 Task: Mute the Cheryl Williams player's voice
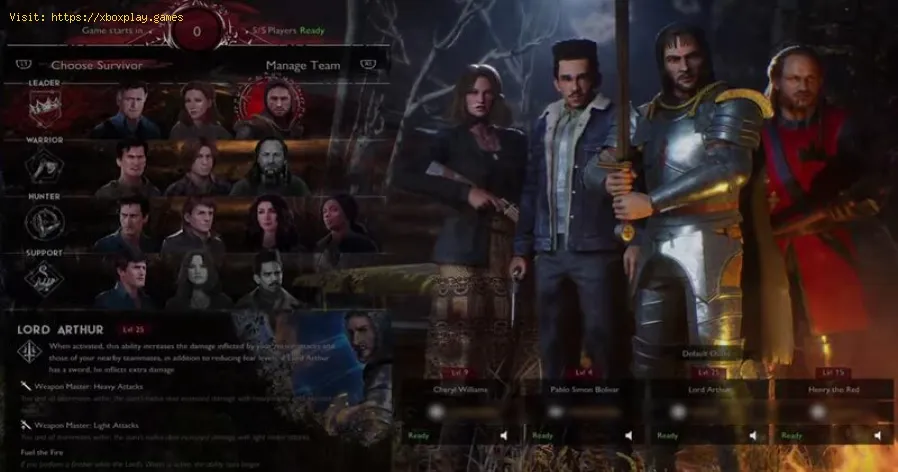(503, 435)
